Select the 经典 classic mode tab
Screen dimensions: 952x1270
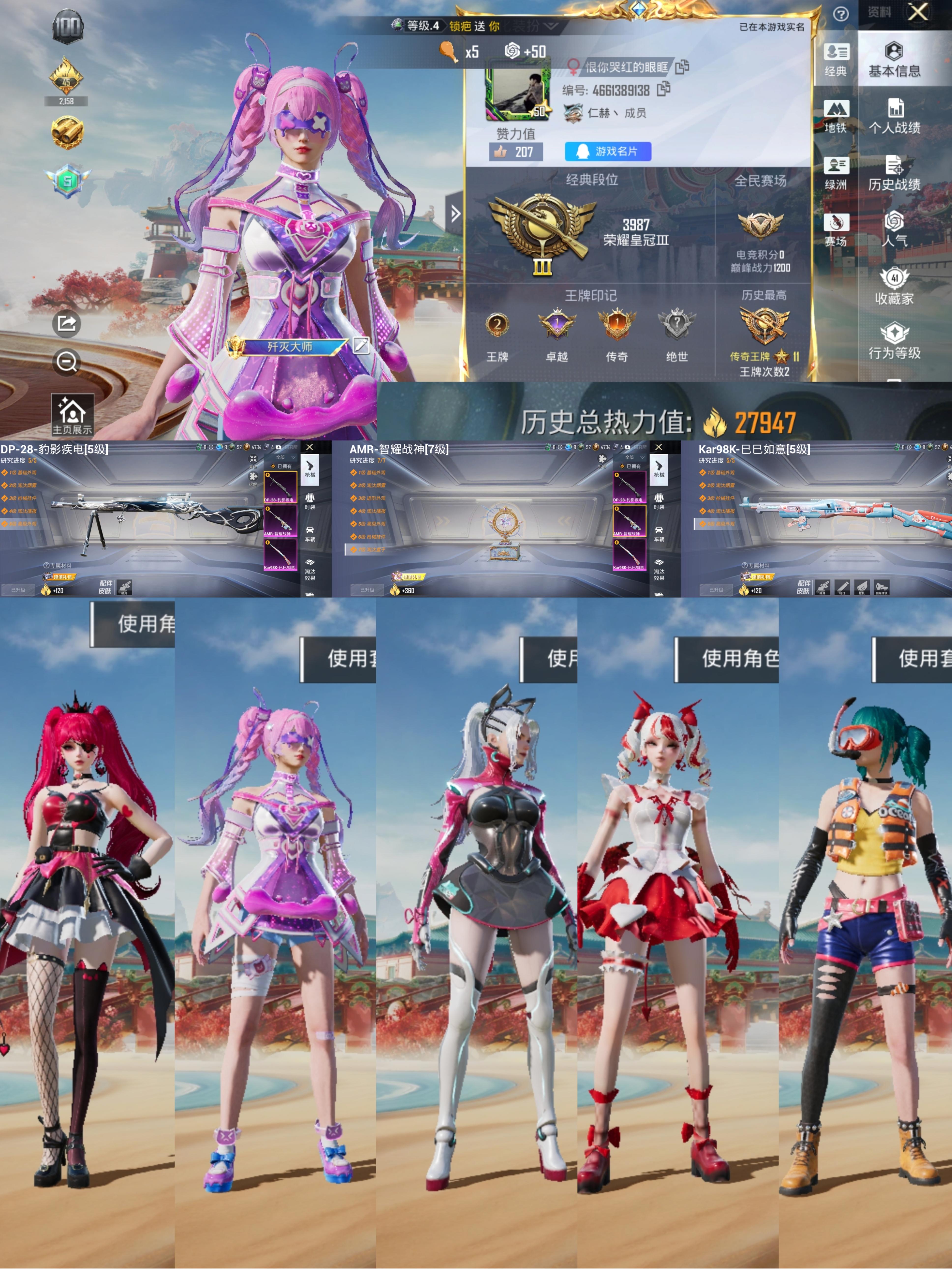pos(835,60)
